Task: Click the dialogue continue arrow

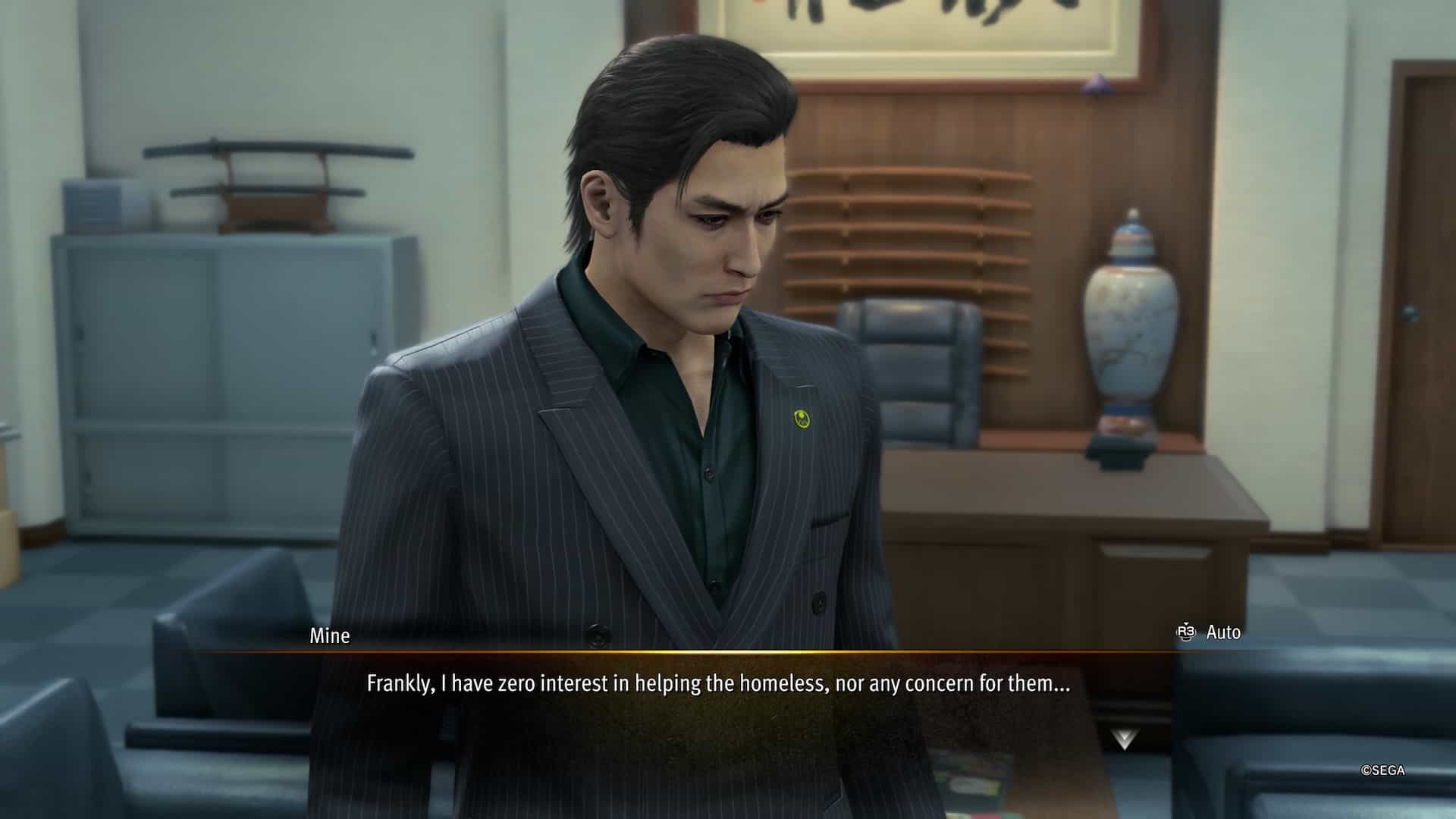Action: [1124, 739]
